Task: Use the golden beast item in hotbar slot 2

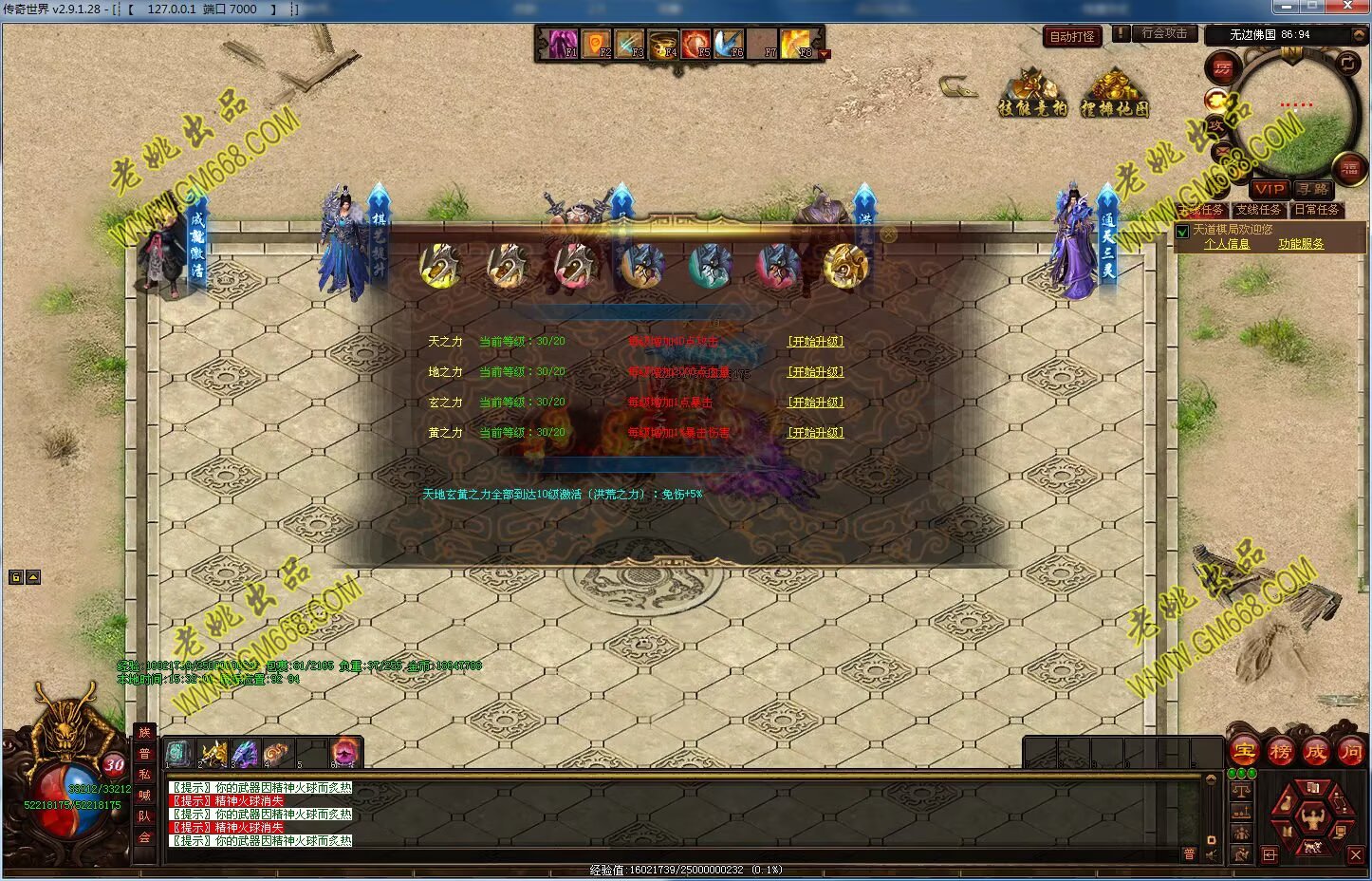Action: point(213,753)
